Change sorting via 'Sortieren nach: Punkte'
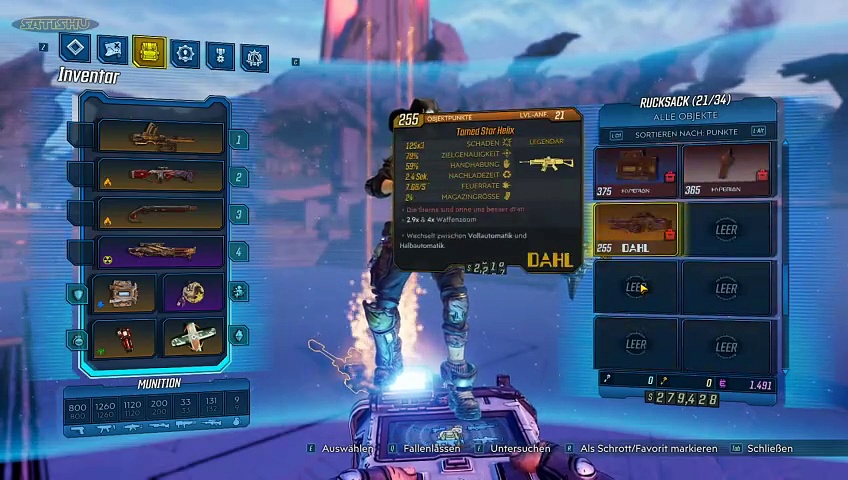Image resolution: width=848 pixels, height=480 pixels. [x=686, y=132]
